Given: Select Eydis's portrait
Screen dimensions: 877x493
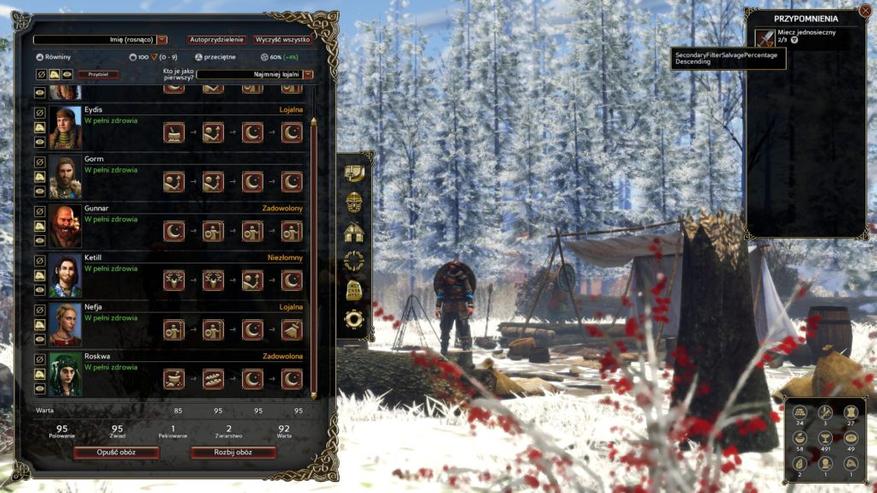Looking at the screenshot, I should [x=65, y=128].
